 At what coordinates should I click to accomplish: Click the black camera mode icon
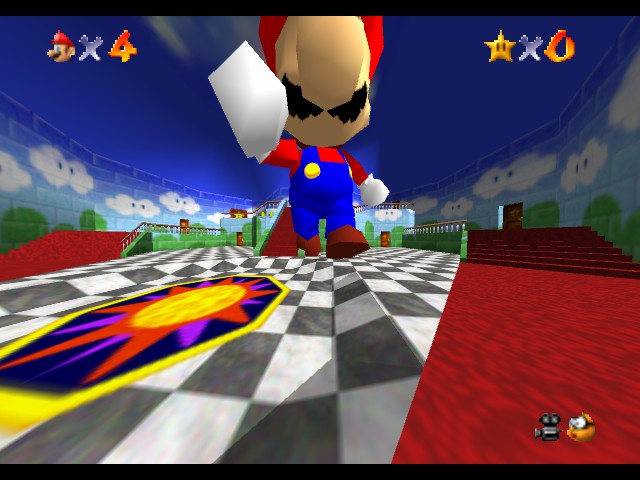548,428
